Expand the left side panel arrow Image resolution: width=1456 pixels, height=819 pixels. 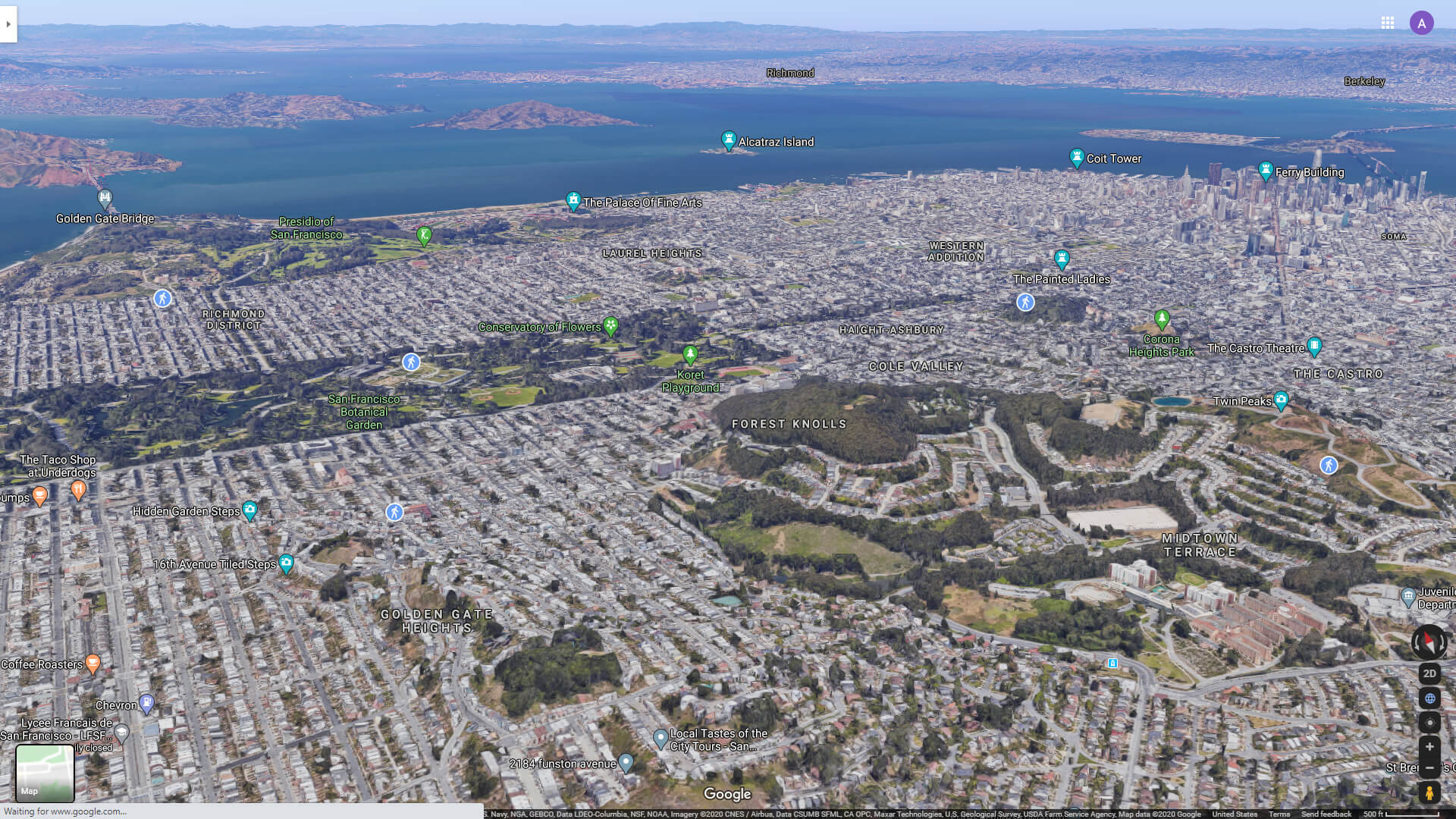point(8,23)
